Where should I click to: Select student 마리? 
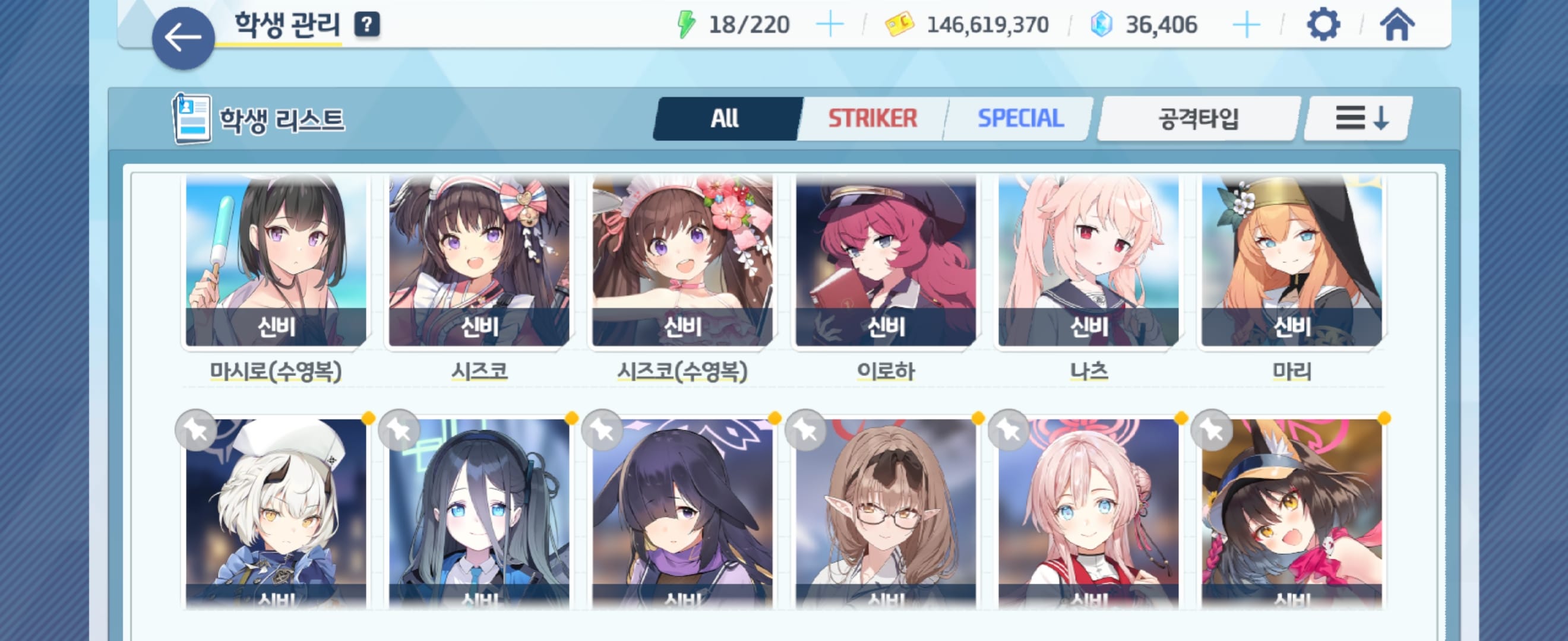click(1292, 262)
